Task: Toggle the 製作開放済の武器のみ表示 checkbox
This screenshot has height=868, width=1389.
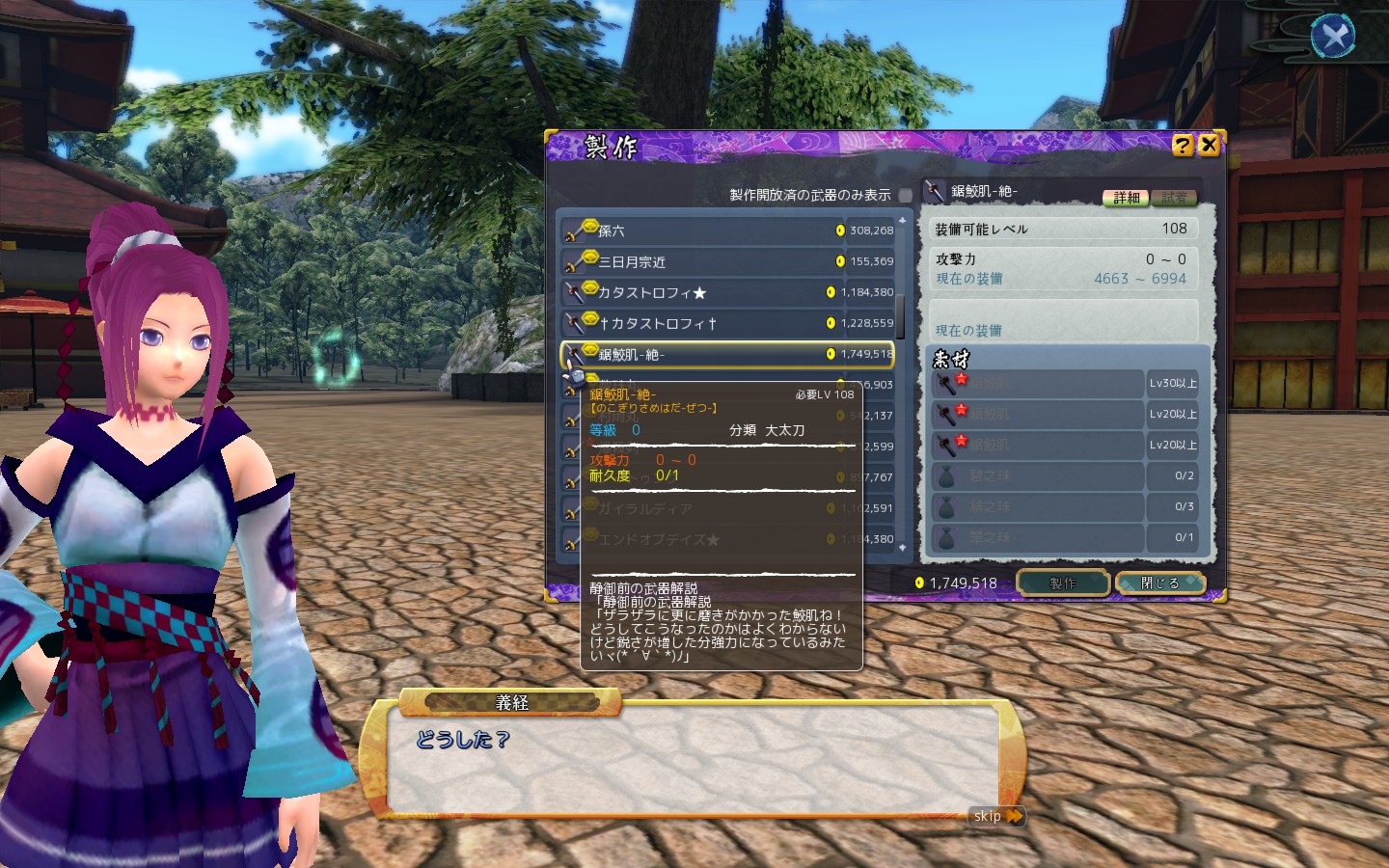Action: tap(905, 195)
